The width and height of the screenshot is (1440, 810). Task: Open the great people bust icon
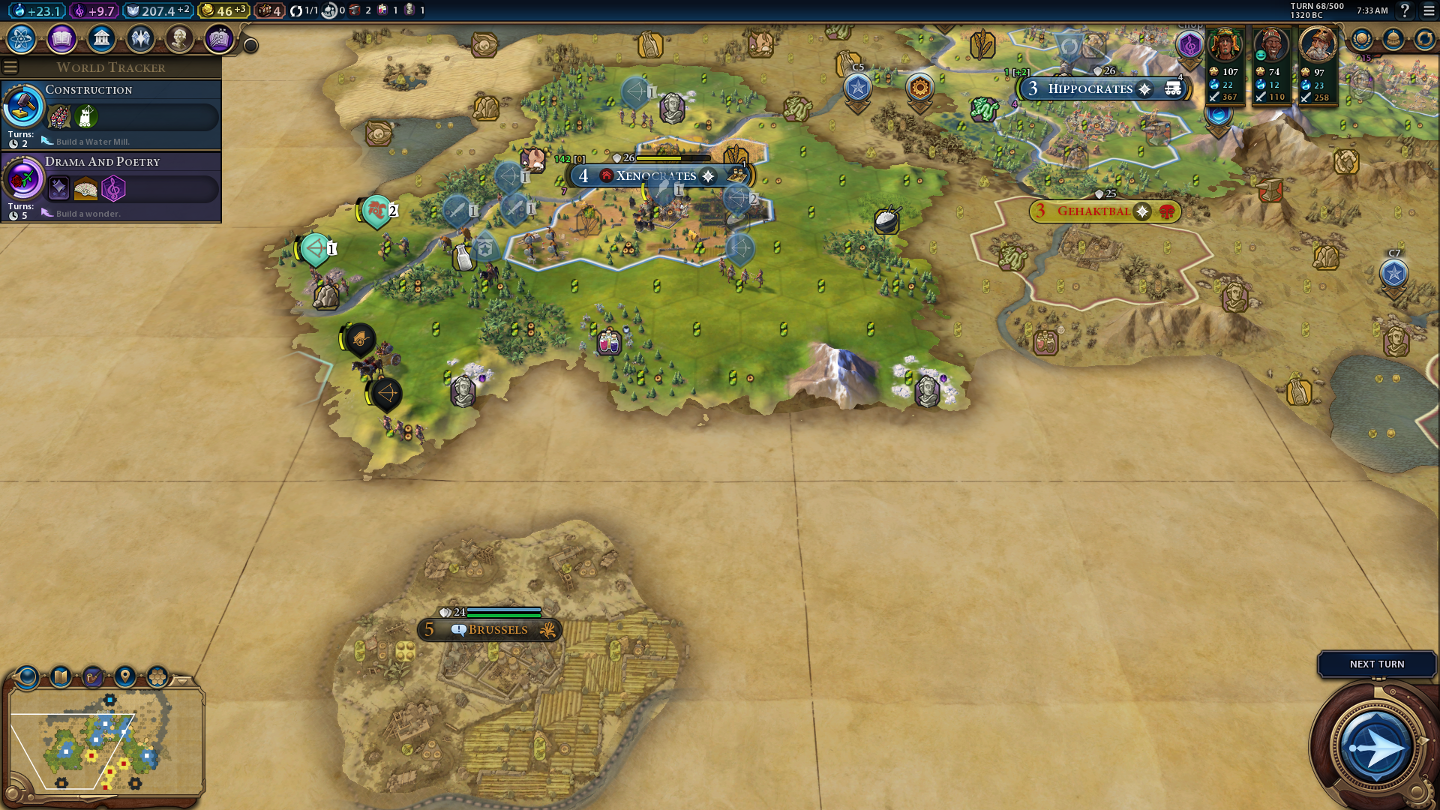(179, 39)
